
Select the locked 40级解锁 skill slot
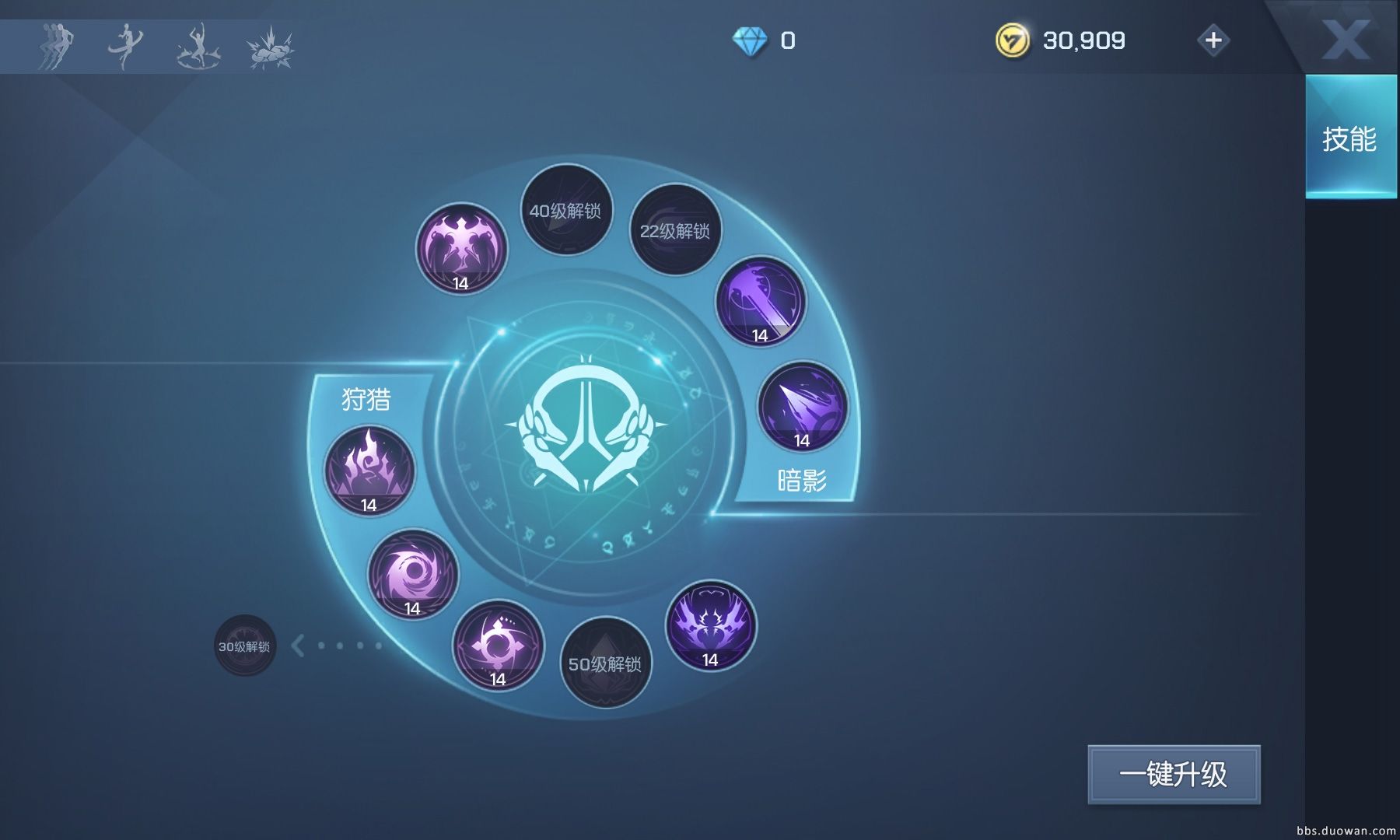[x=565, y=210]
